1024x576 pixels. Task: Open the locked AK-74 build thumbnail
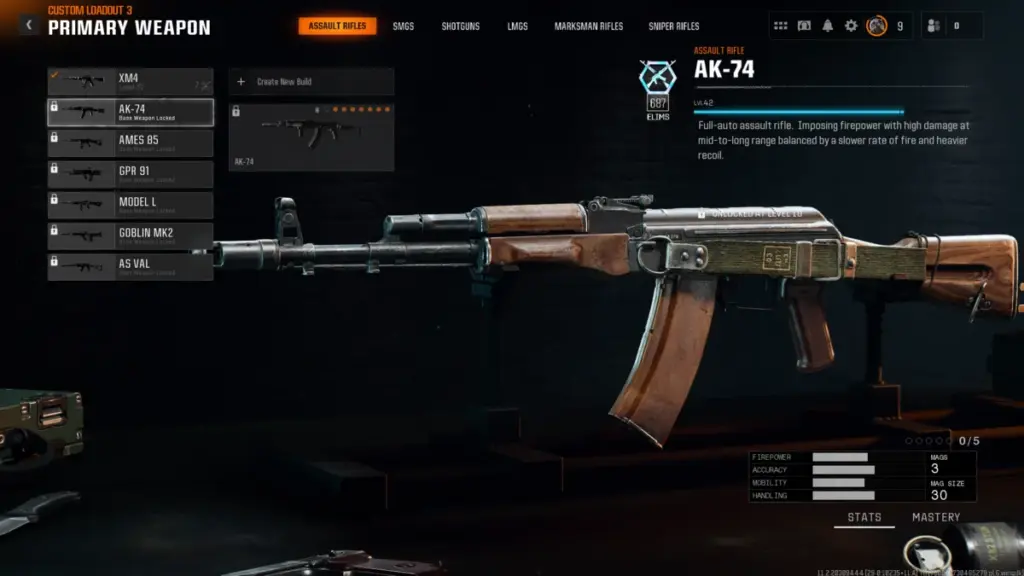(311, 137)
